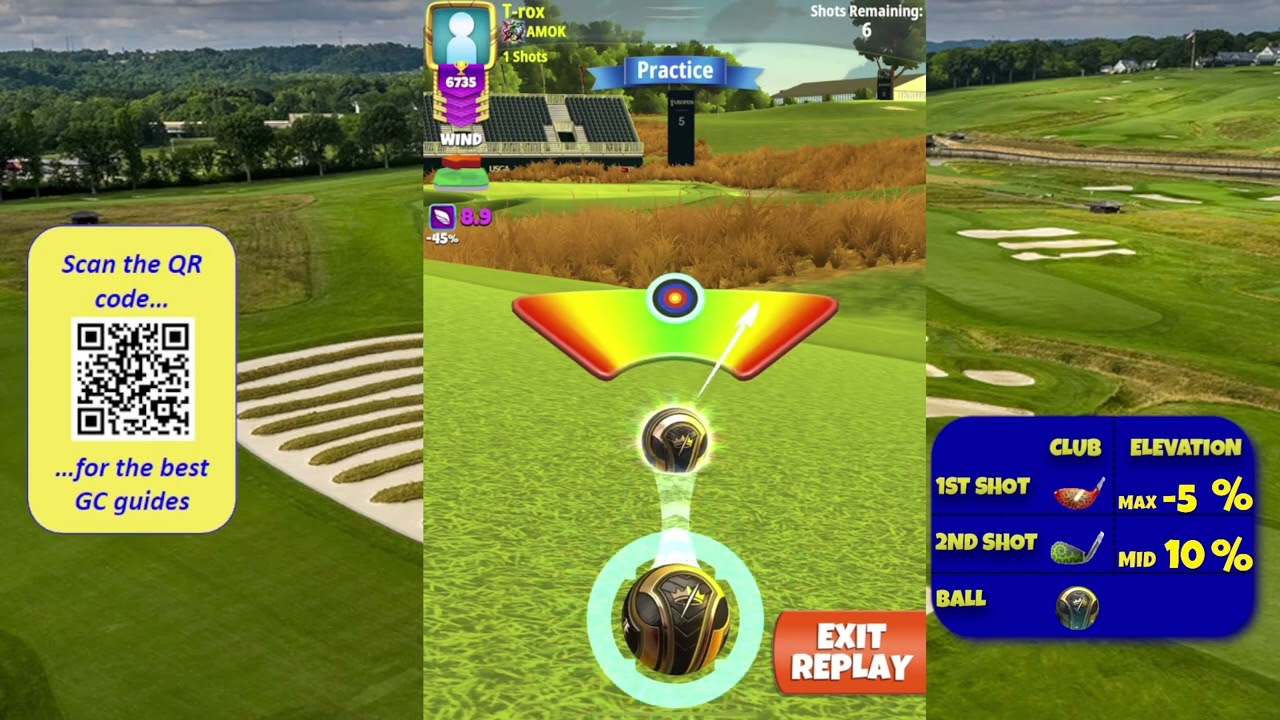Screen dimensions: 1280x720
Task: Open T-rox's player avatar profile
Action: (x=461, y=36)
